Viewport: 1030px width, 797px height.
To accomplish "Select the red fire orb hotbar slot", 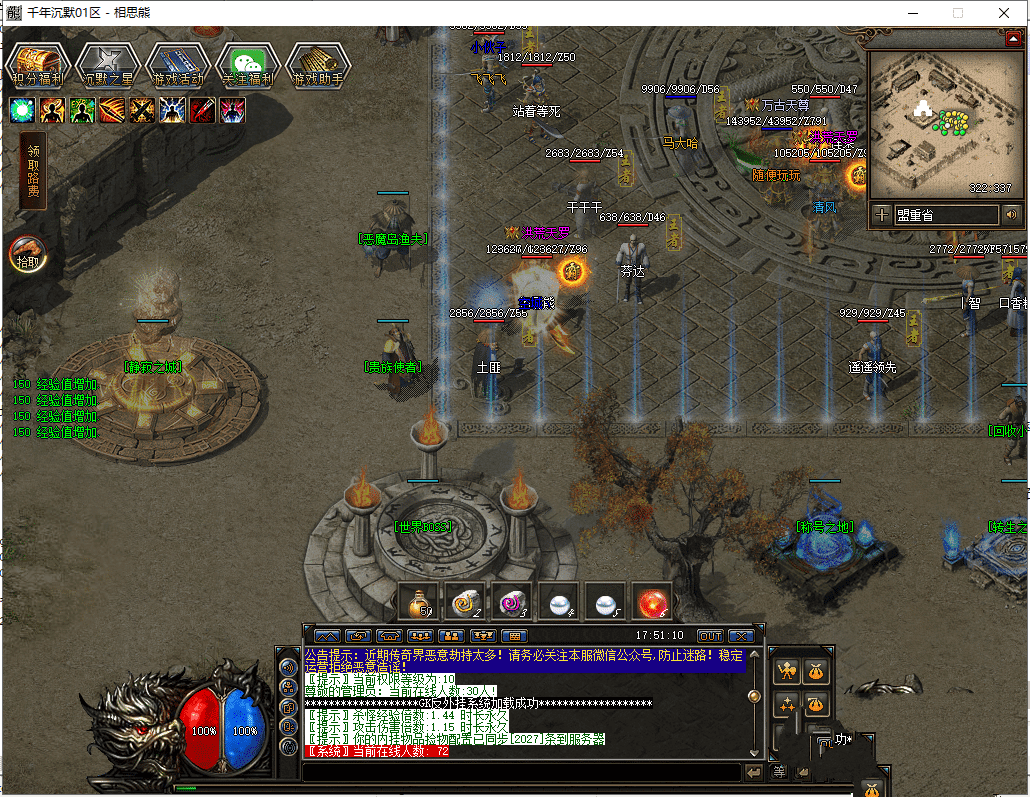I will coord(653,602).
